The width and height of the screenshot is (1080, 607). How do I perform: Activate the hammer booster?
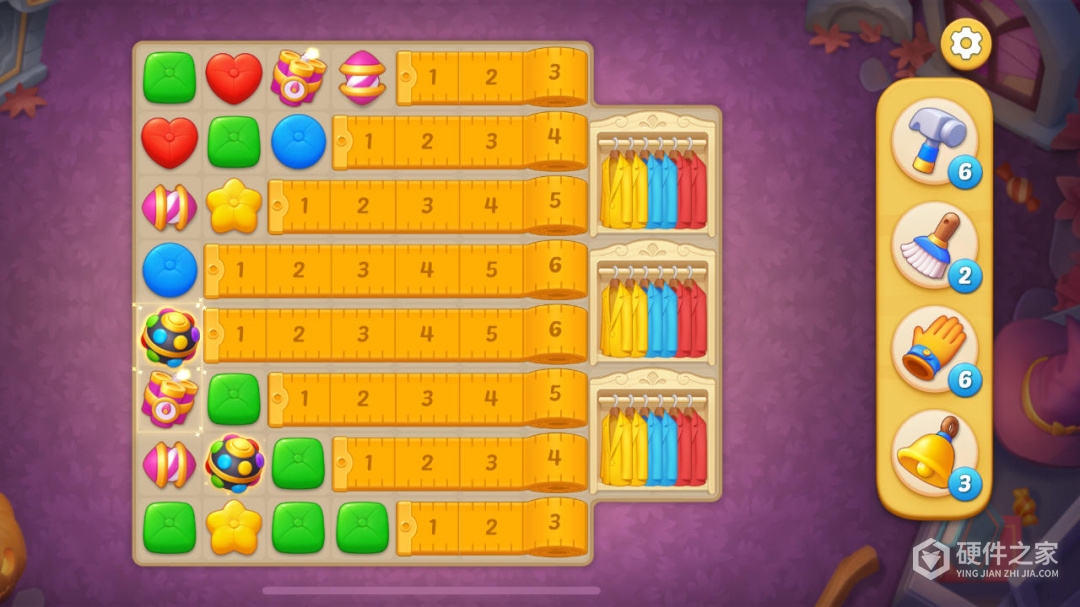(x=934, y=141)
